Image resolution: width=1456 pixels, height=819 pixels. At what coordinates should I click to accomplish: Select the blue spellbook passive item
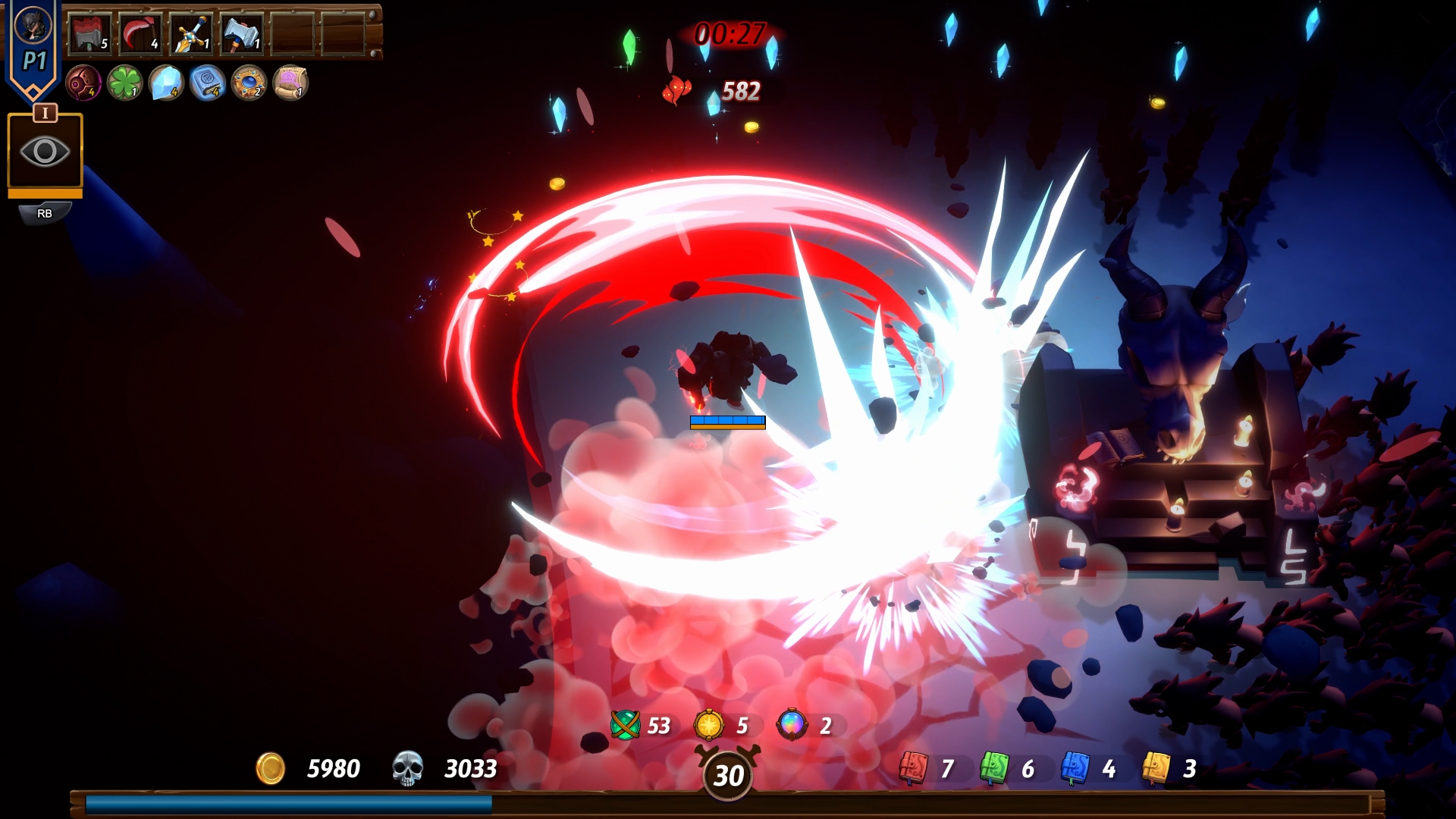[x=207, y=83]
